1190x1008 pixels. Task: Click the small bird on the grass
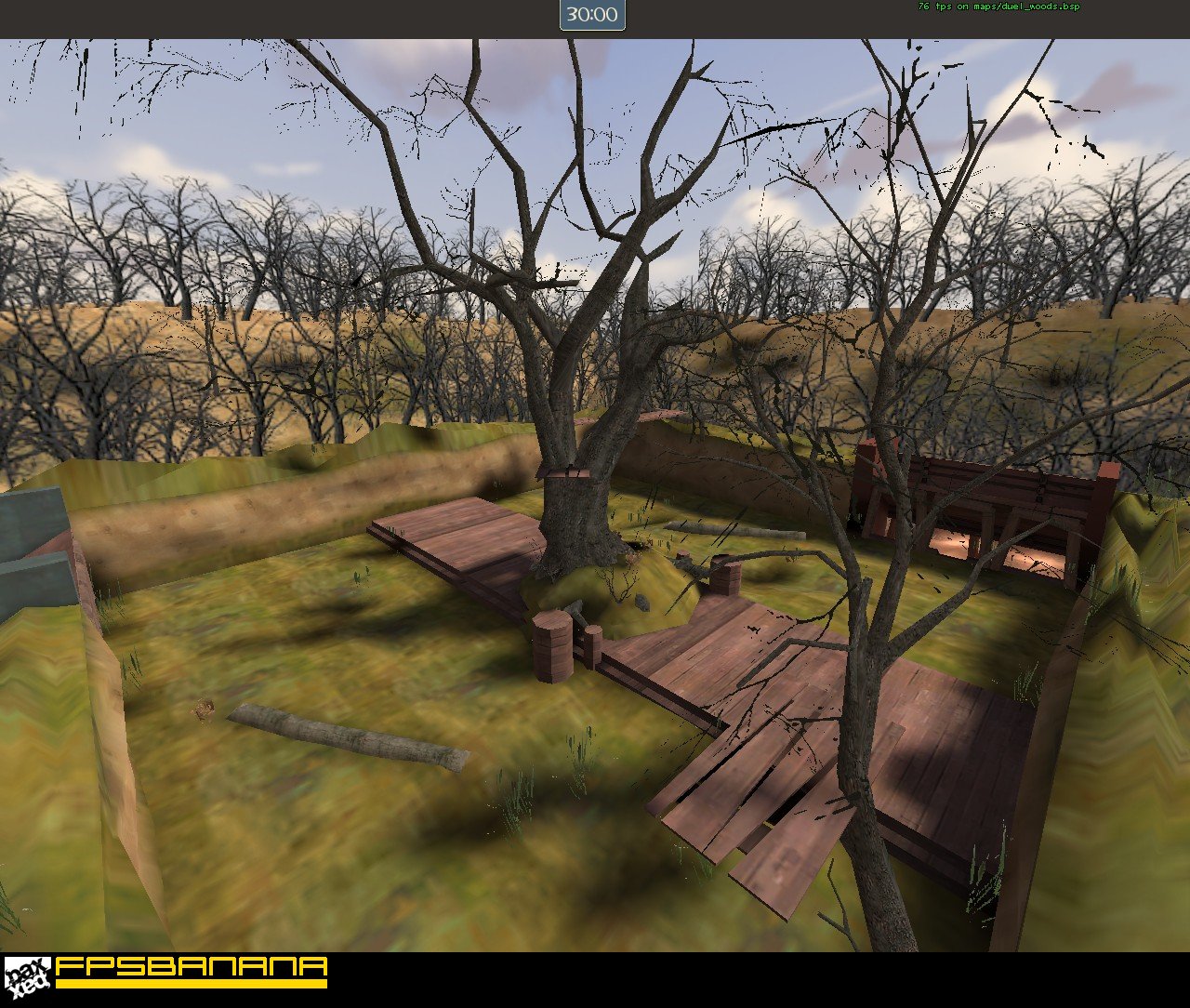pyautogui.click(x=203, y=710)
